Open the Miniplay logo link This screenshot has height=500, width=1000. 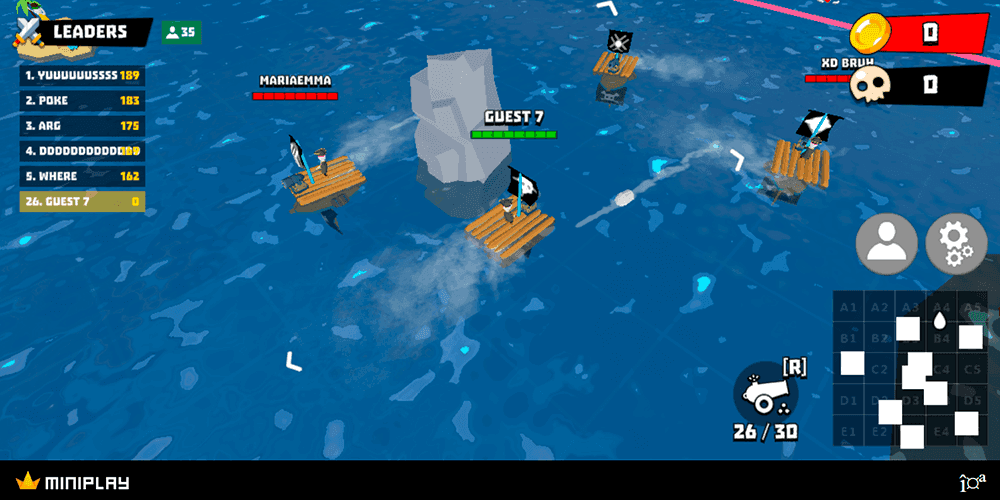tap(73, 483)
